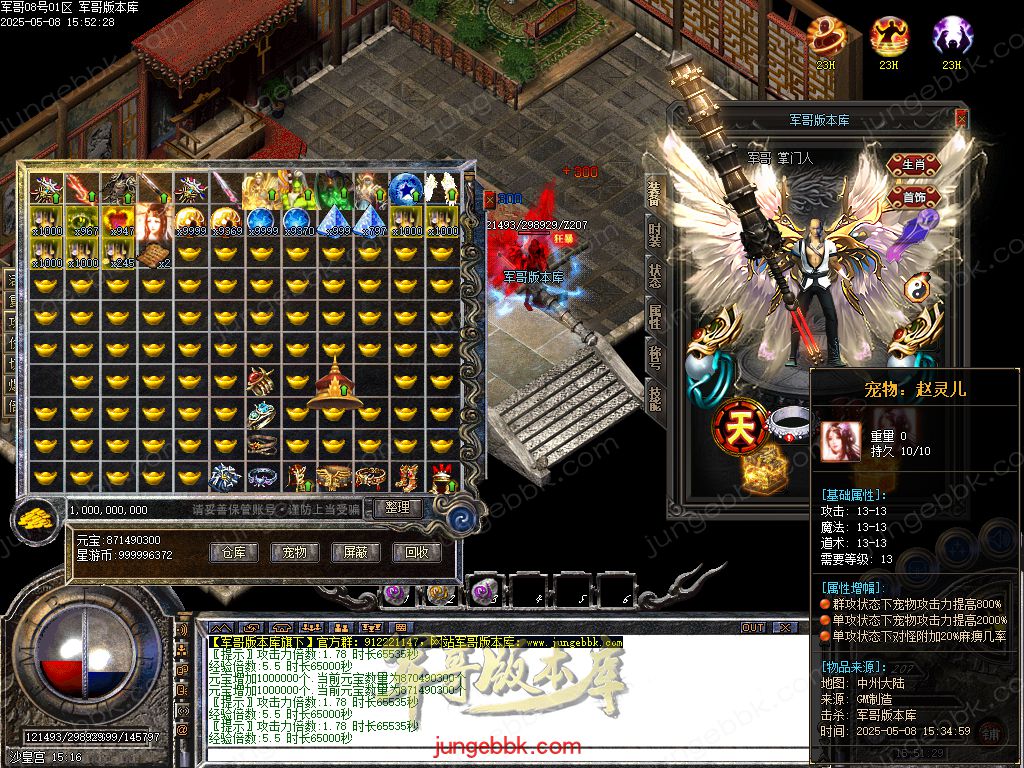
Task: Click the 整理 sort button in the bag
Action: click(x=397, y=508)
